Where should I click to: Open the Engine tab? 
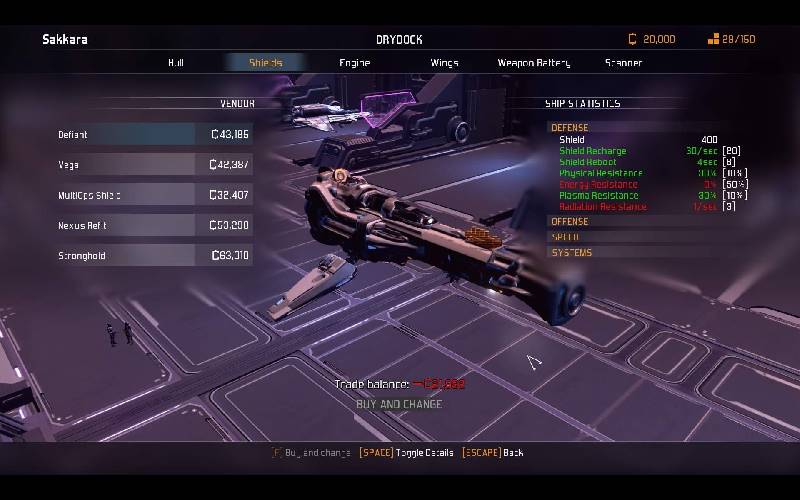354,63
